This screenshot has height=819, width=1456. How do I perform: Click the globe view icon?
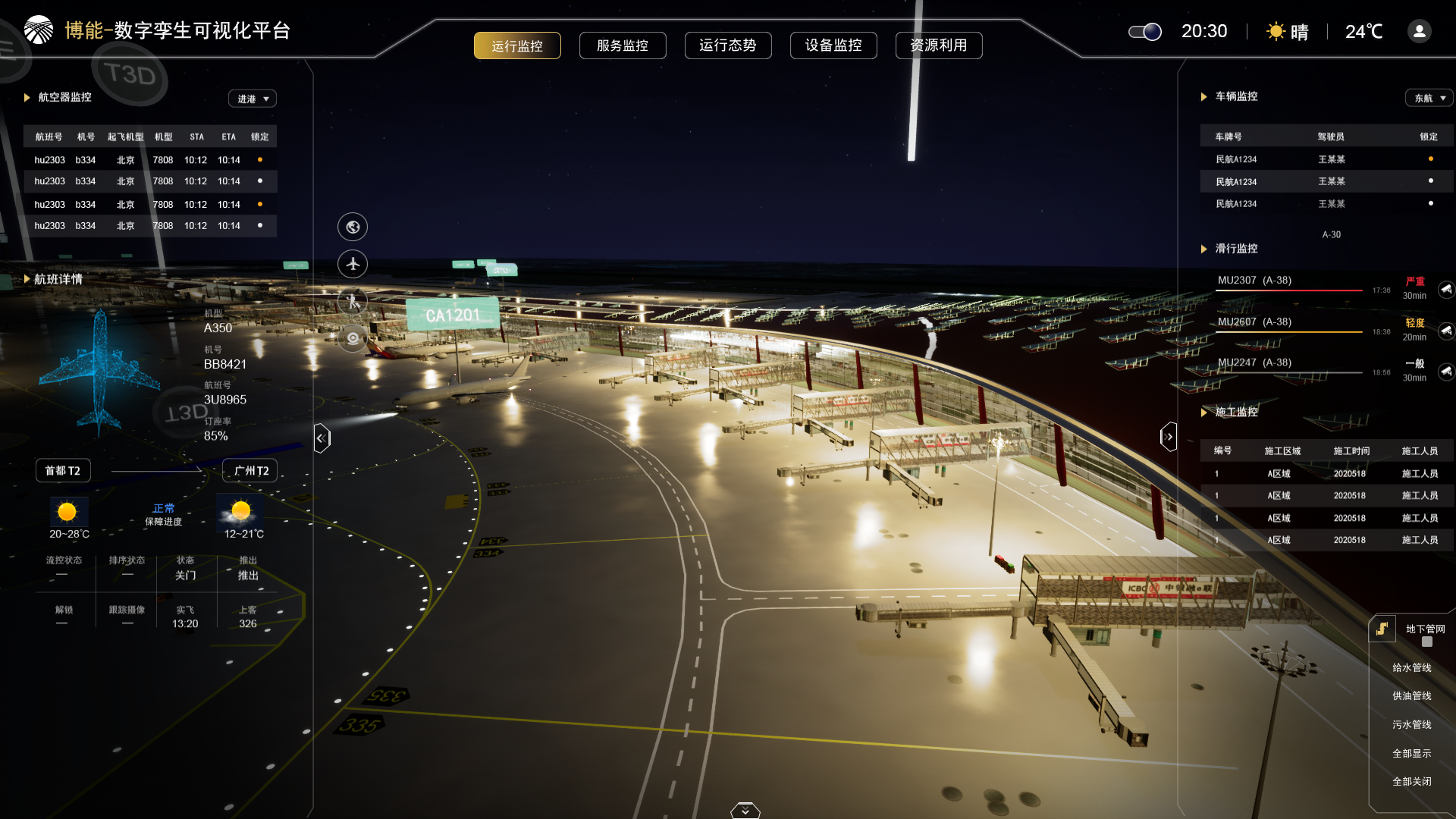(353, 227)
